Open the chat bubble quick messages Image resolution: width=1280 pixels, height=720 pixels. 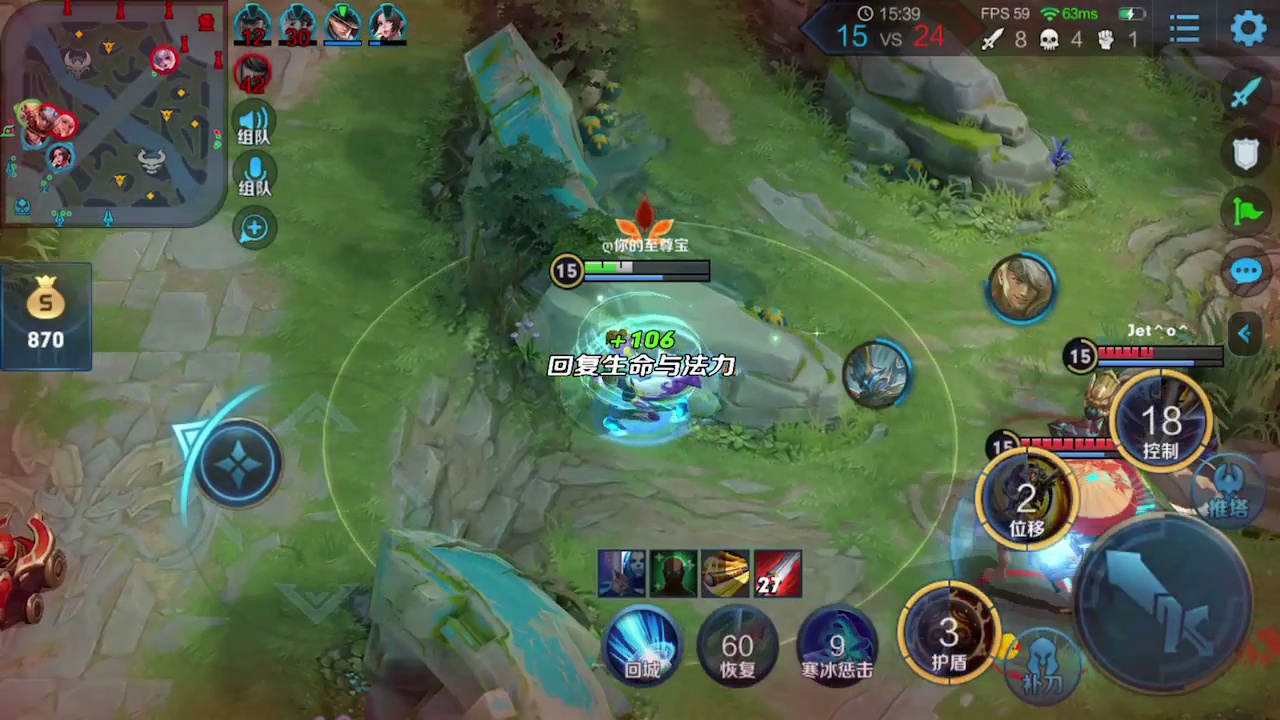[x=1245, y=272]
